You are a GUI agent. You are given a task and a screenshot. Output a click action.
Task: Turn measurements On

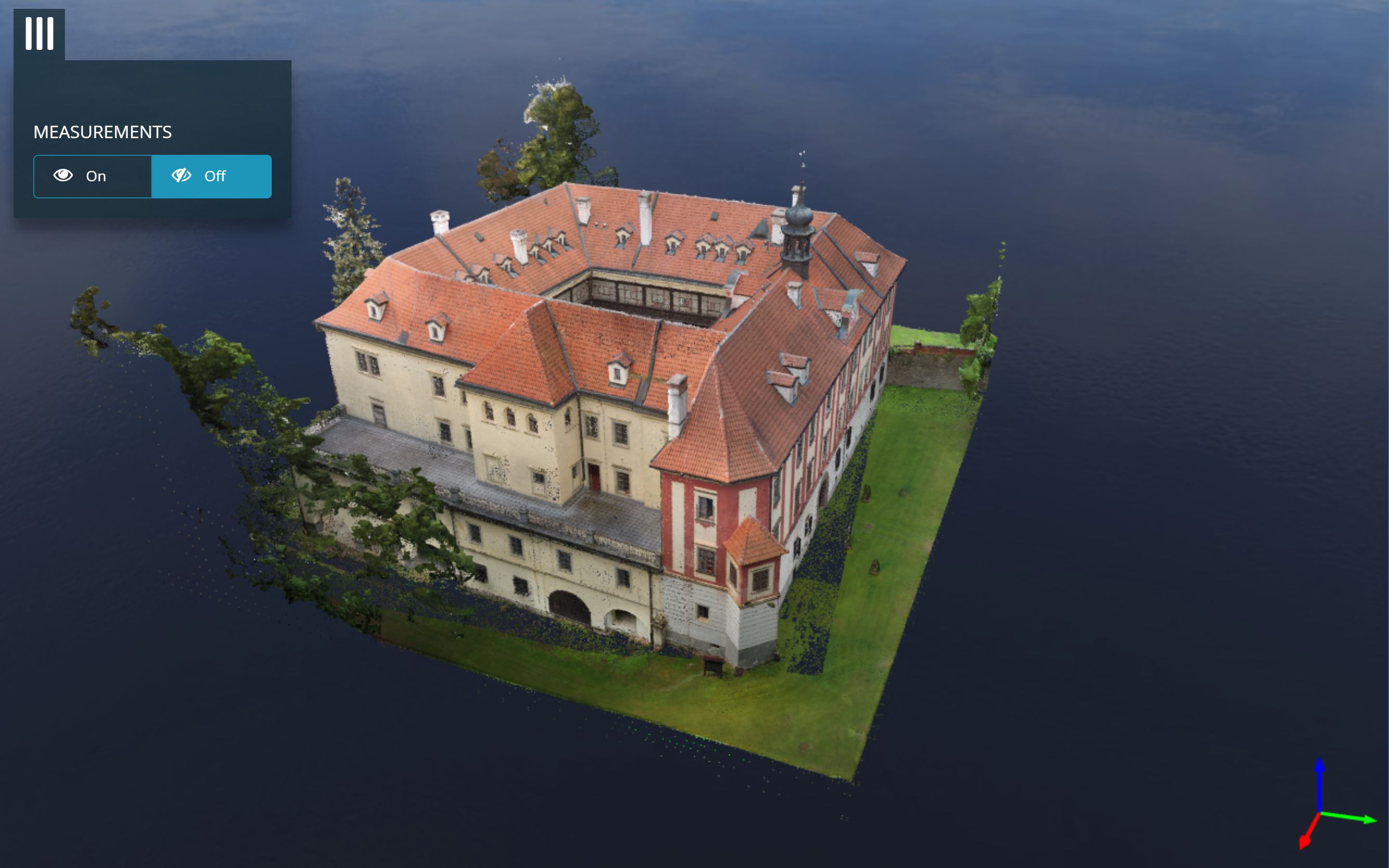92,176
